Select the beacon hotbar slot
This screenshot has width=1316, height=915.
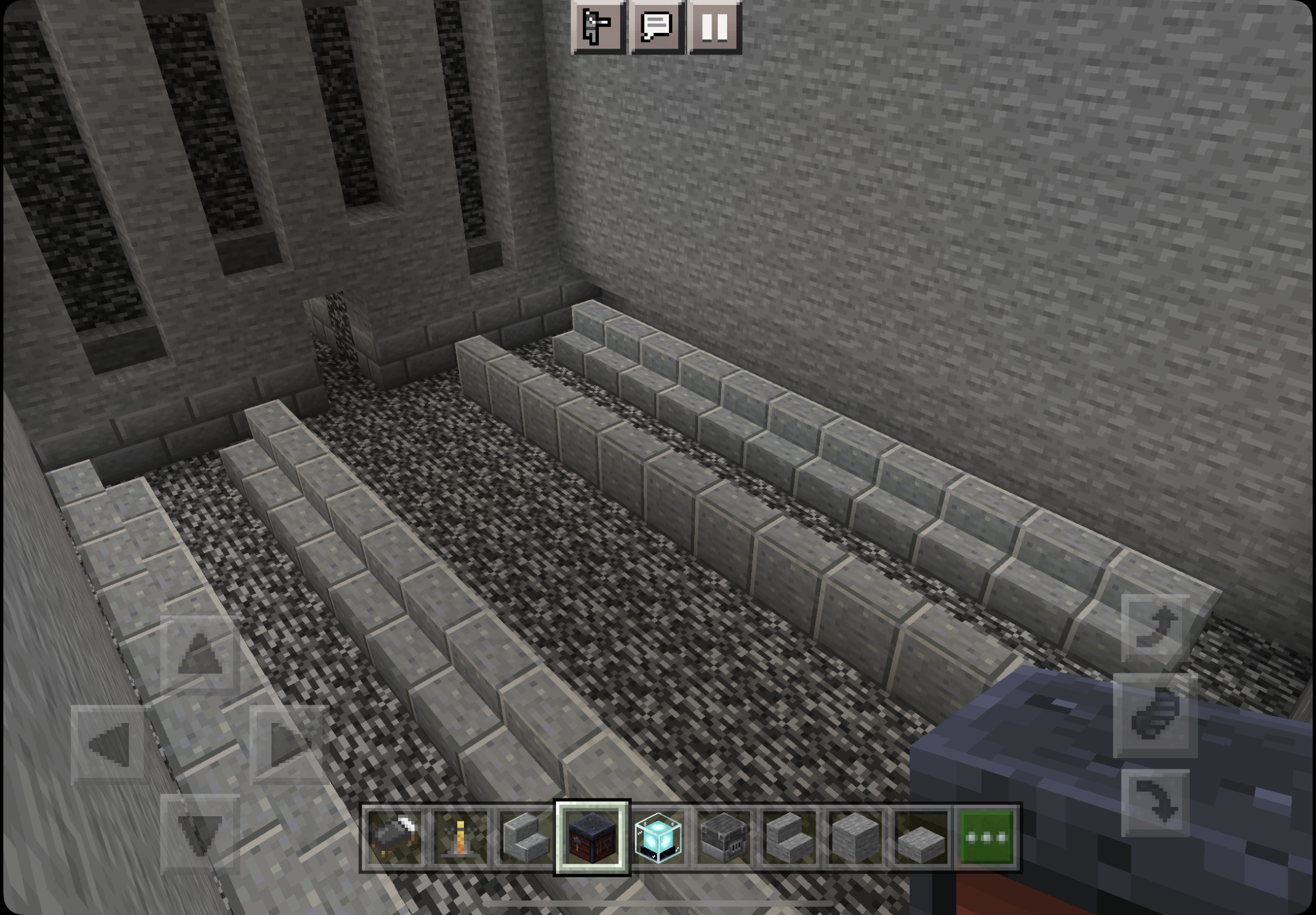[x=657, y=837]
